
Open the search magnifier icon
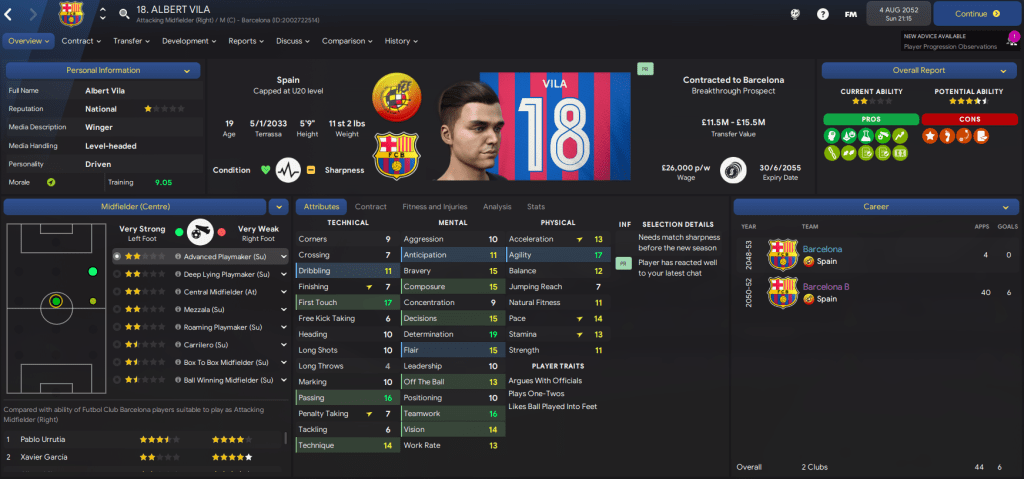(124, 14)
